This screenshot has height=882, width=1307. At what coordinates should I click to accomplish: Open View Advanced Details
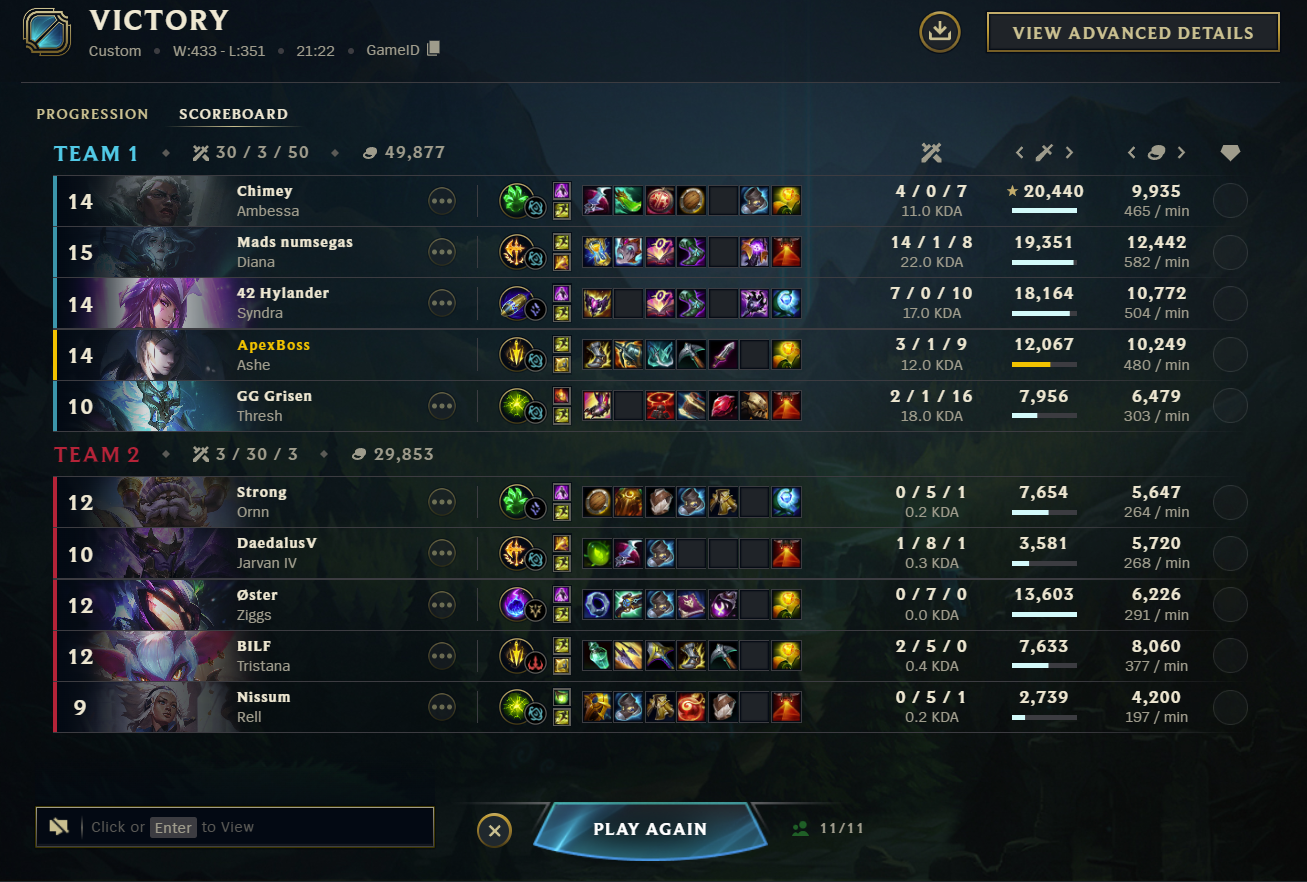pyautogui.click(x=1132, y=32)
